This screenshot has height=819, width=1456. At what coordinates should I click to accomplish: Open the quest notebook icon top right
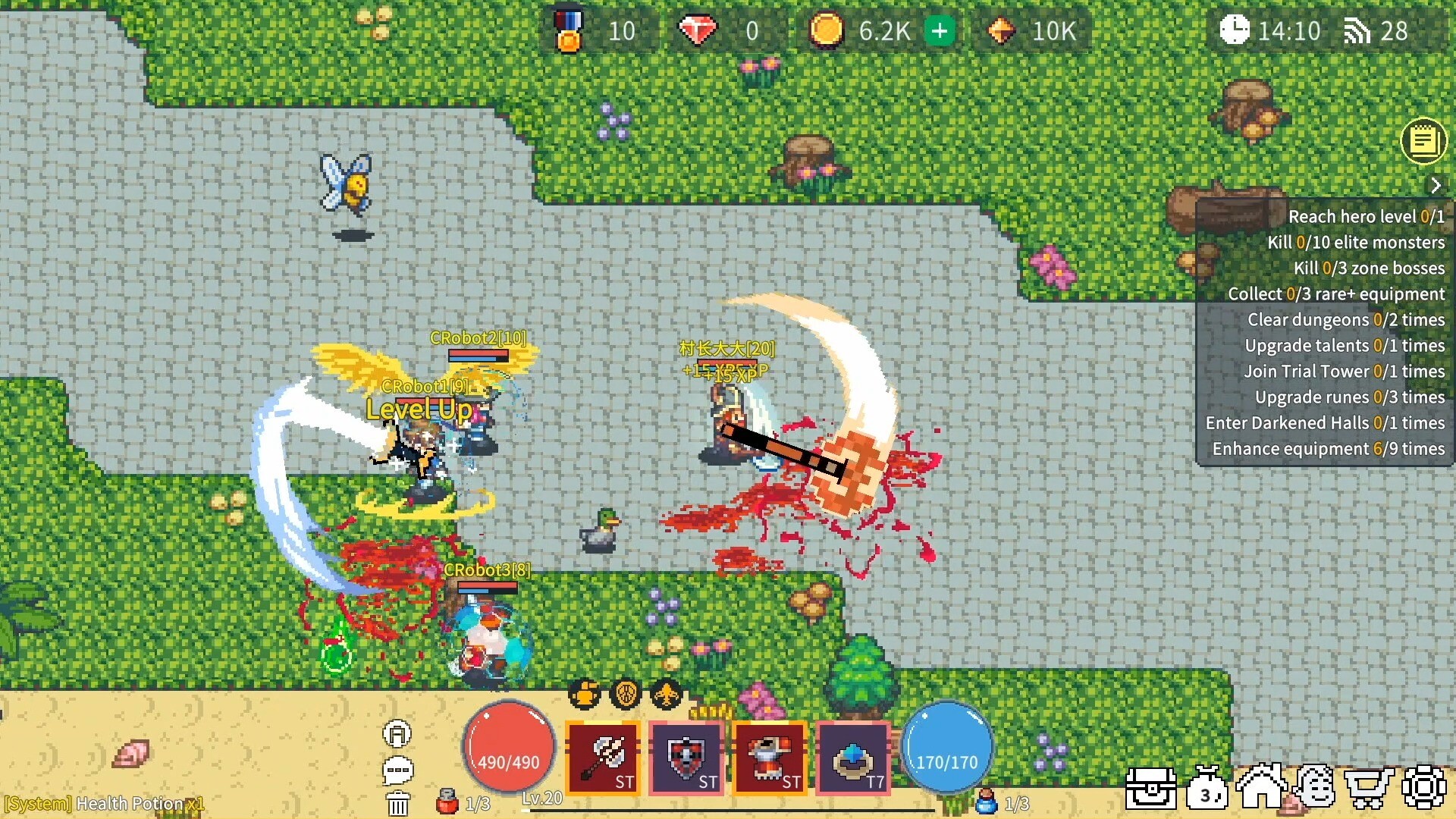point(1424,140)
